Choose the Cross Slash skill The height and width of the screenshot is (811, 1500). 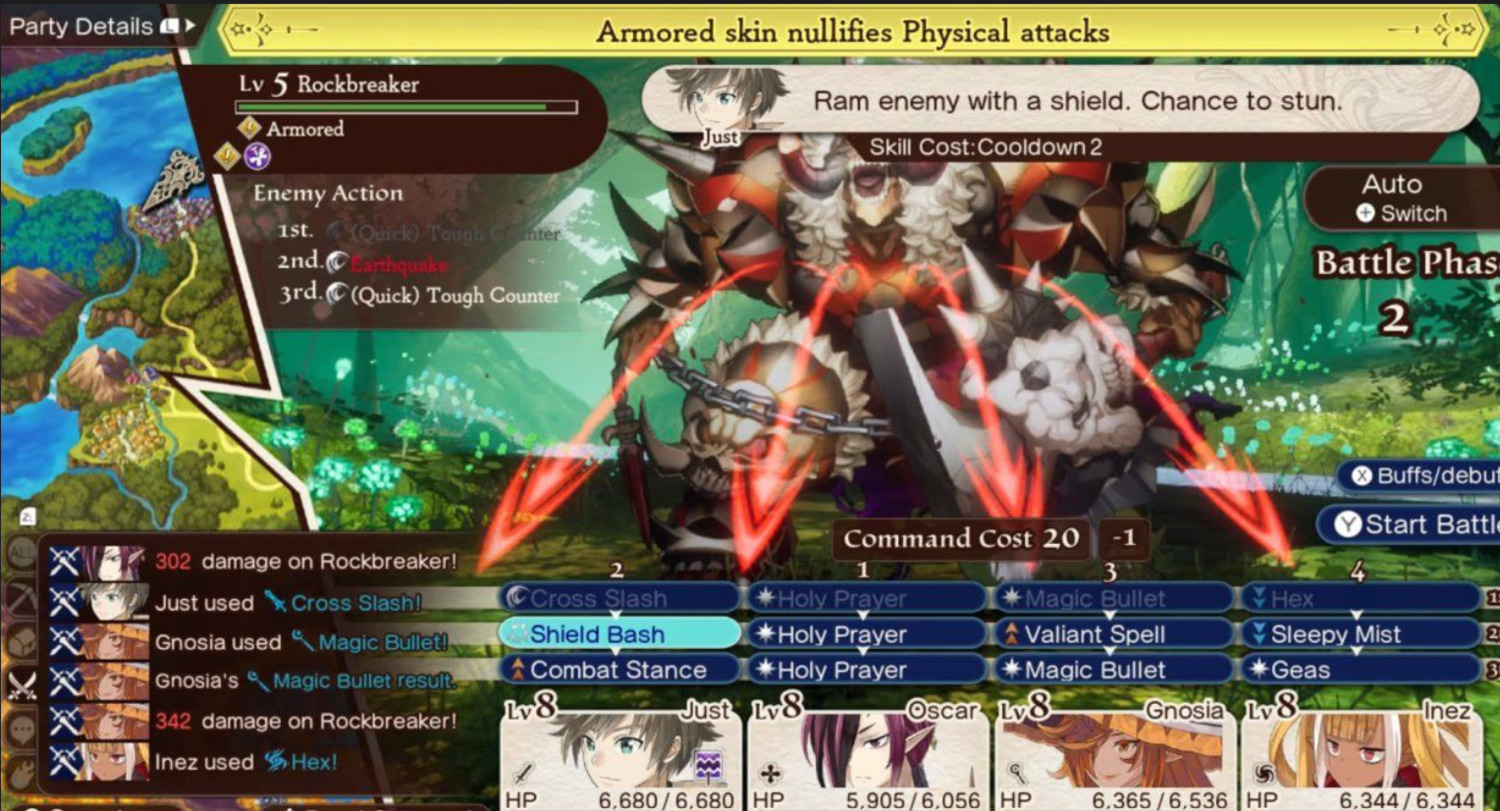point(619,598)
